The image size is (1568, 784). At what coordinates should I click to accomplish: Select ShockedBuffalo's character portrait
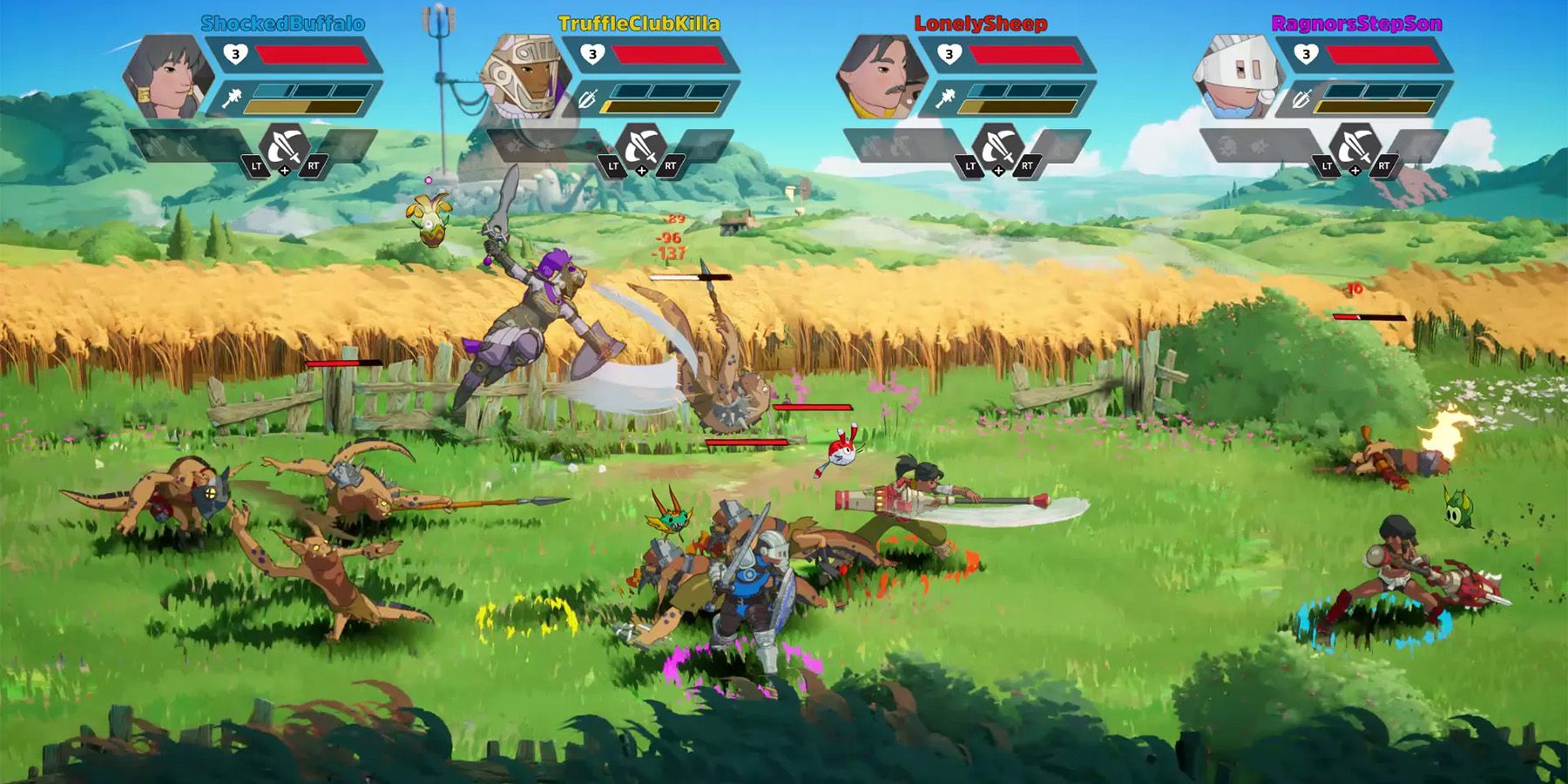168,78
